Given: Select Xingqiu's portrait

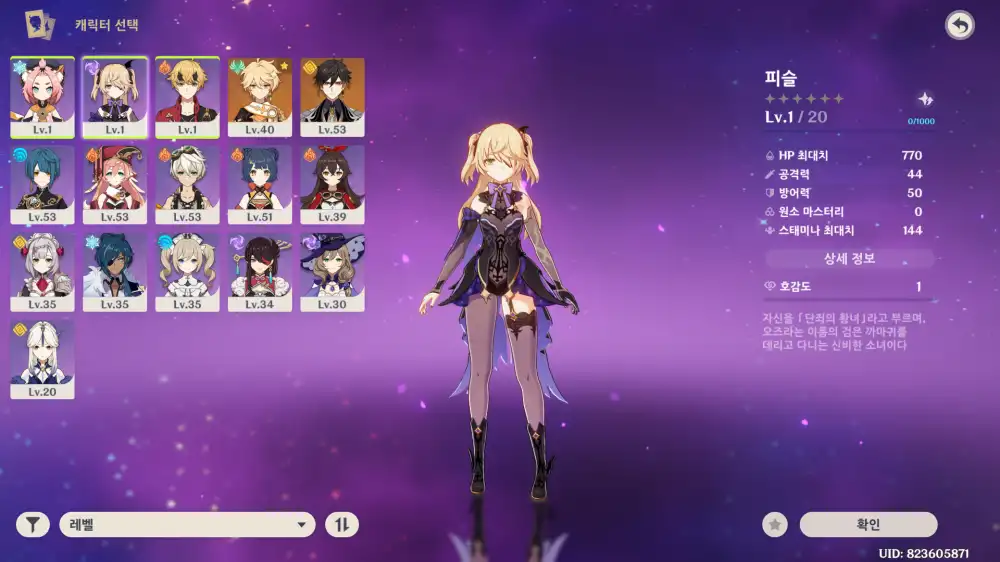Looking at the screenshot, I should click(42, 179).
